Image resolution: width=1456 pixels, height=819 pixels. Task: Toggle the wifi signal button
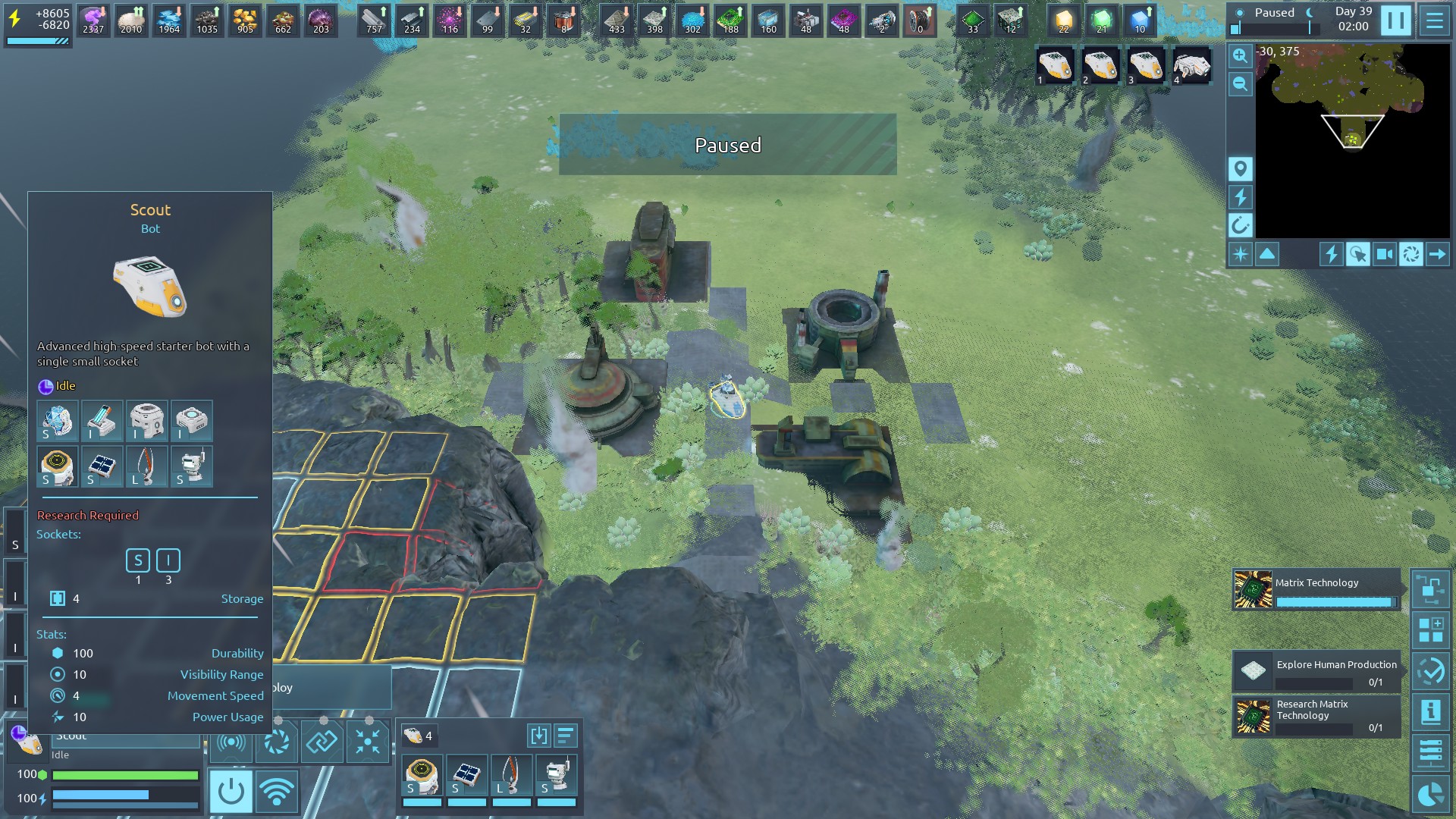click(277, 792)
